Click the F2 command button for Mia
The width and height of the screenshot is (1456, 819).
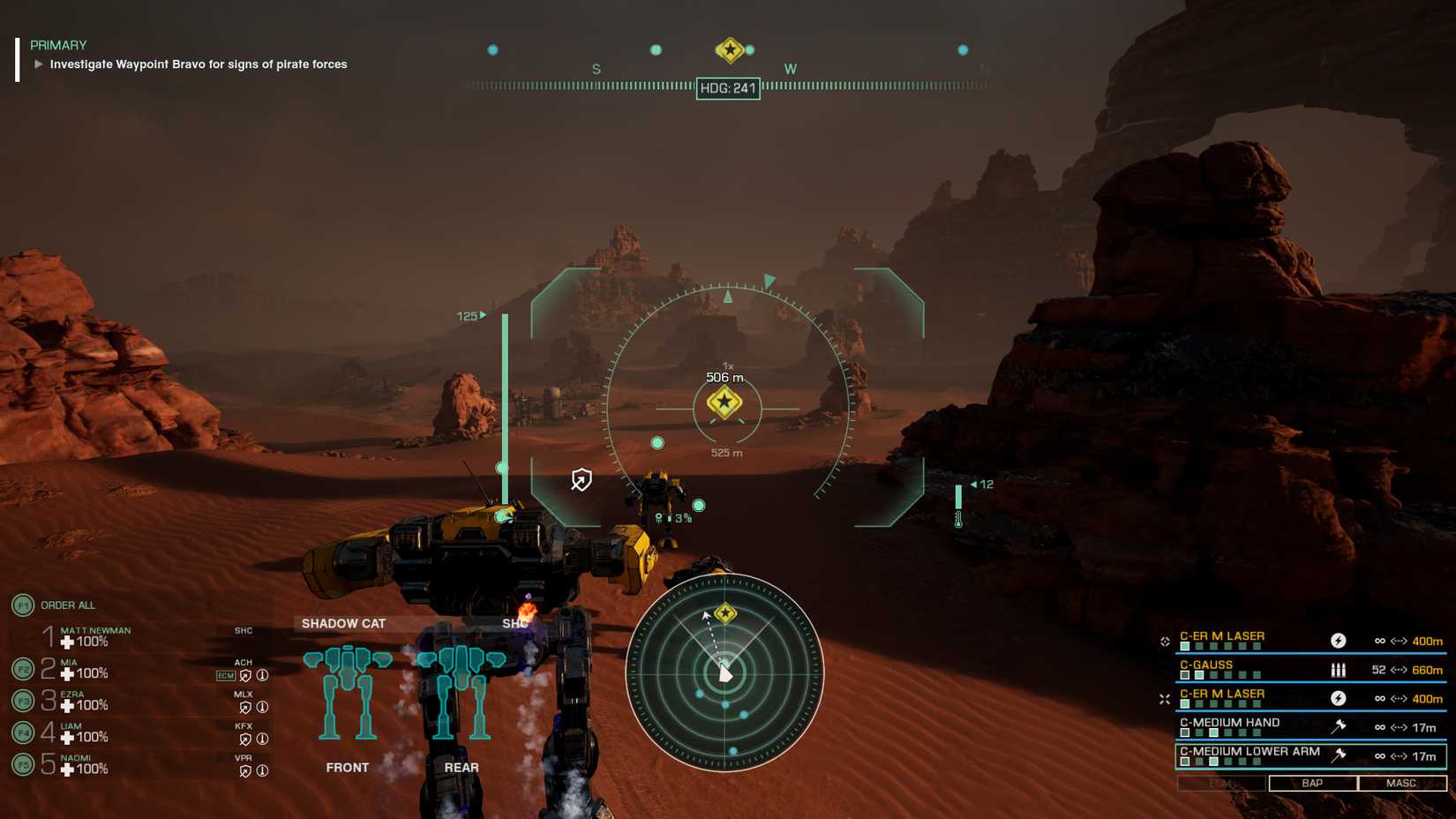(24, 670)
